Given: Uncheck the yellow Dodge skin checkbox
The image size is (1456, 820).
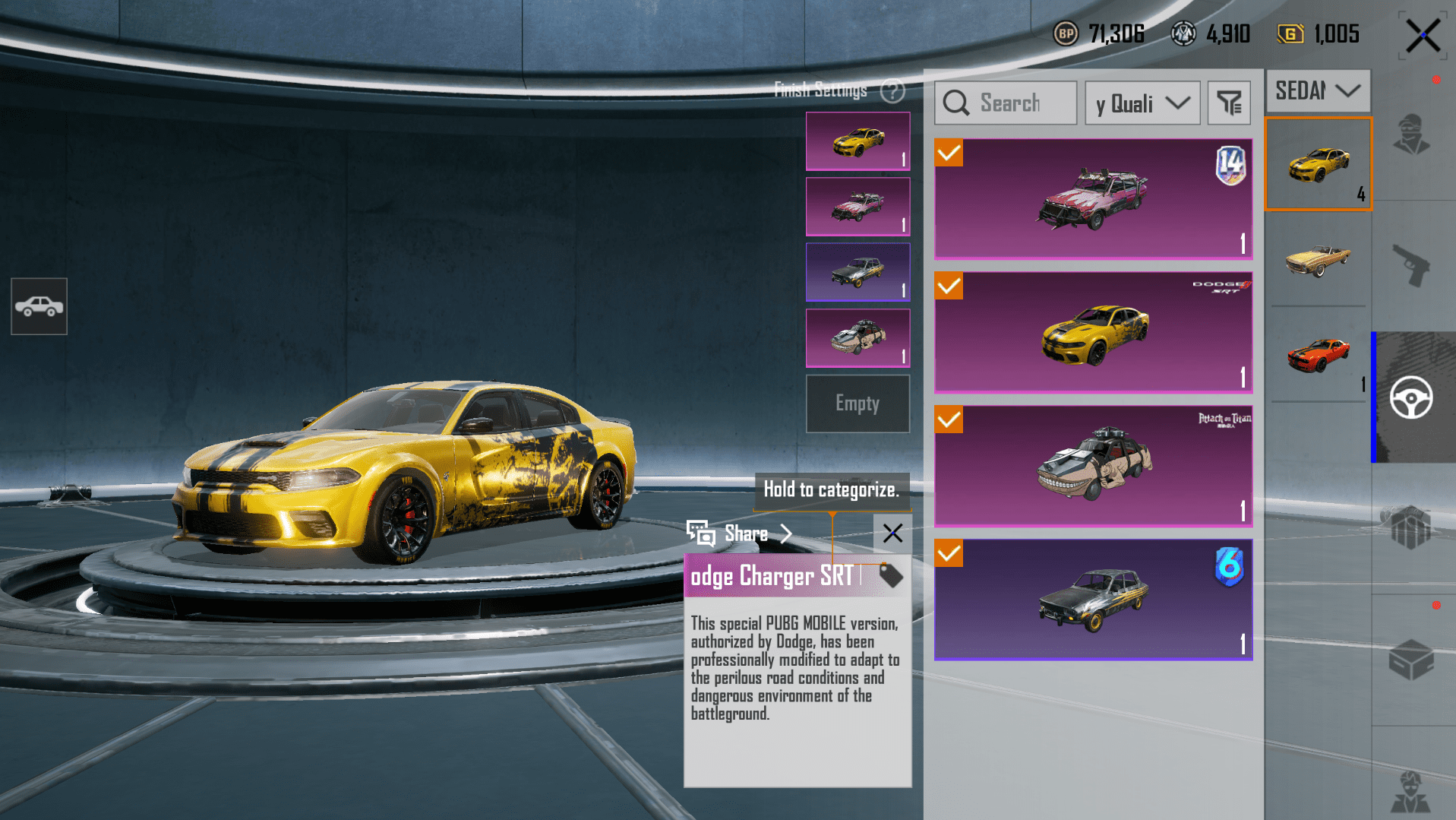Looking at the screenshot, I should click(949, 287).
